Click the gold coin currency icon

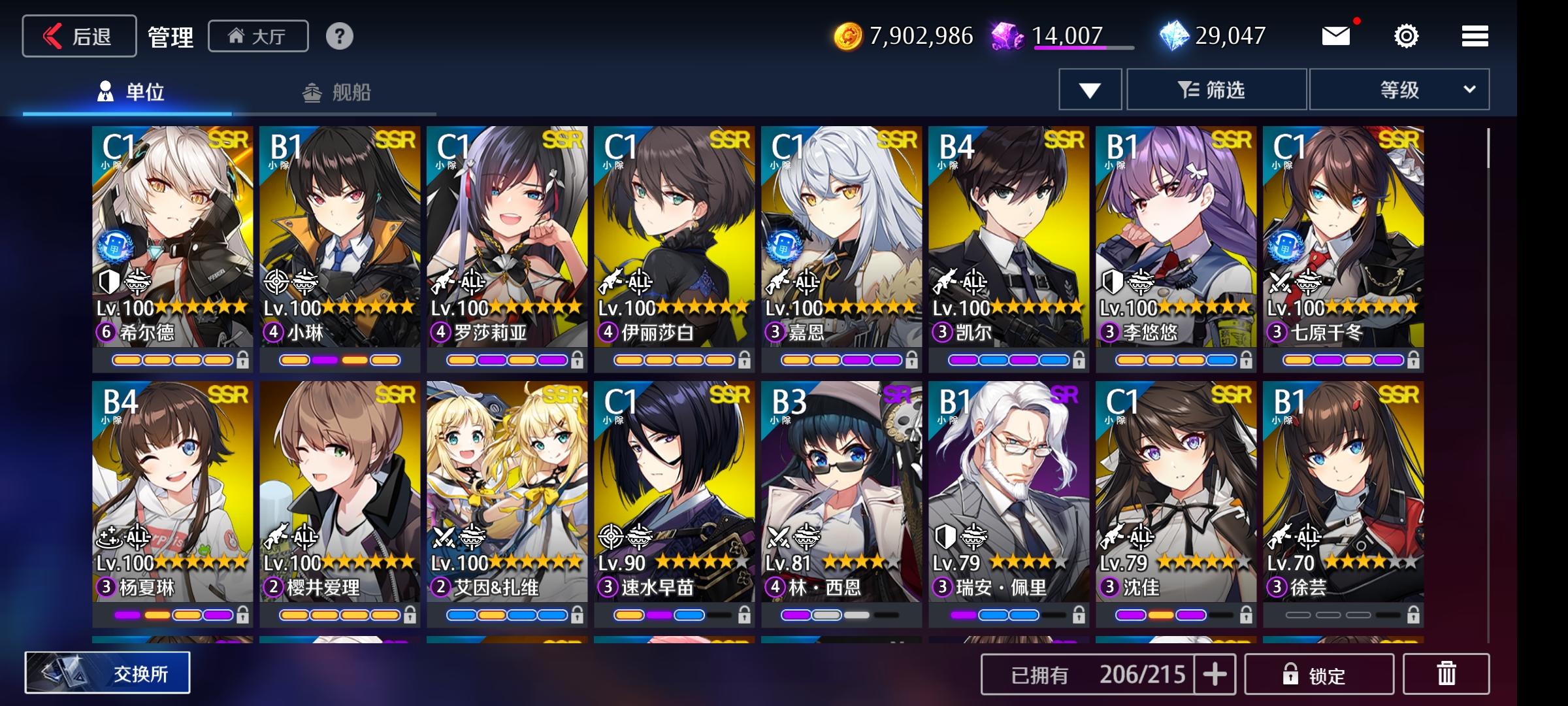point(847,36)
